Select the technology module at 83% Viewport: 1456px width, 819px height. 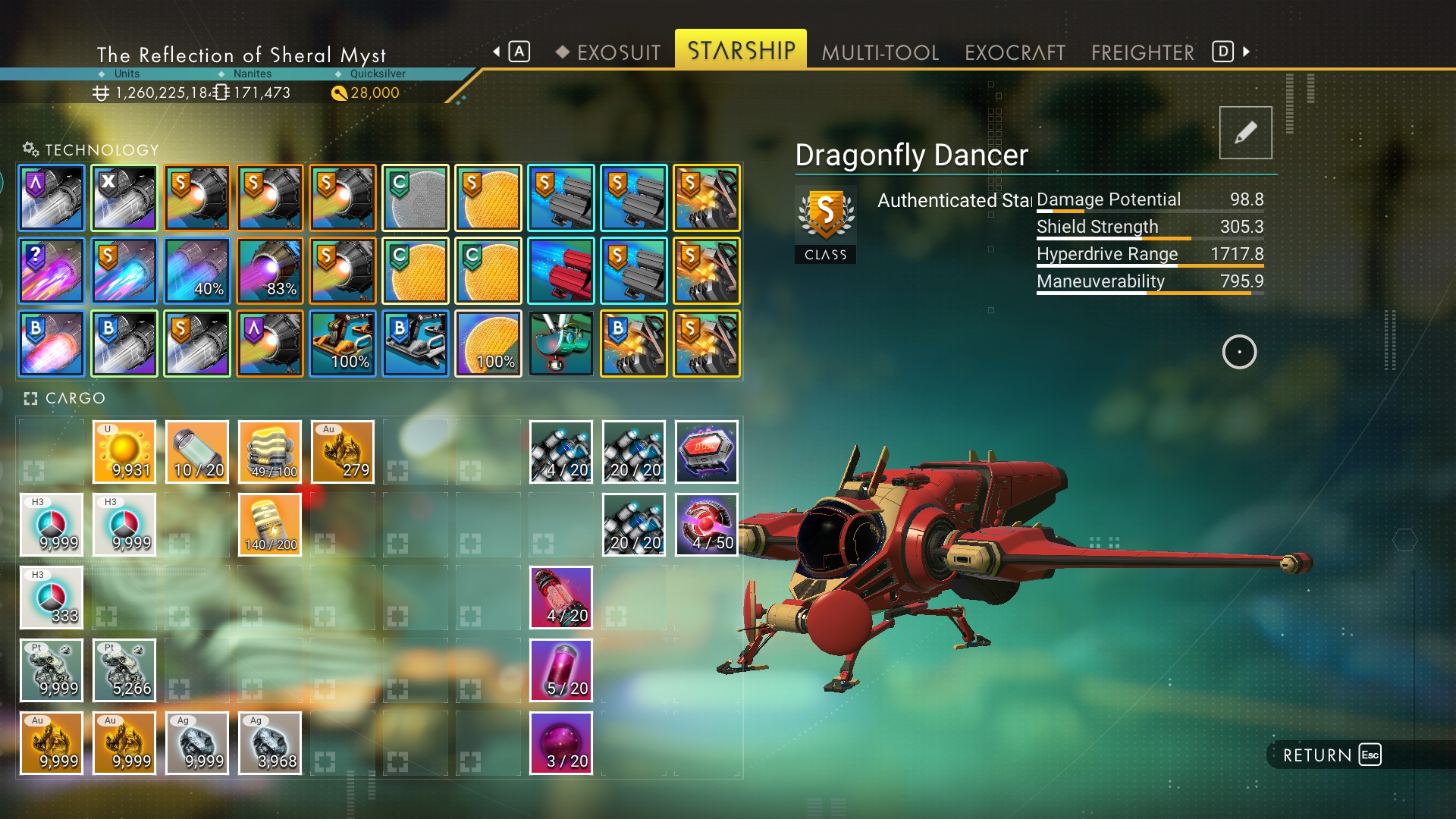270,271
